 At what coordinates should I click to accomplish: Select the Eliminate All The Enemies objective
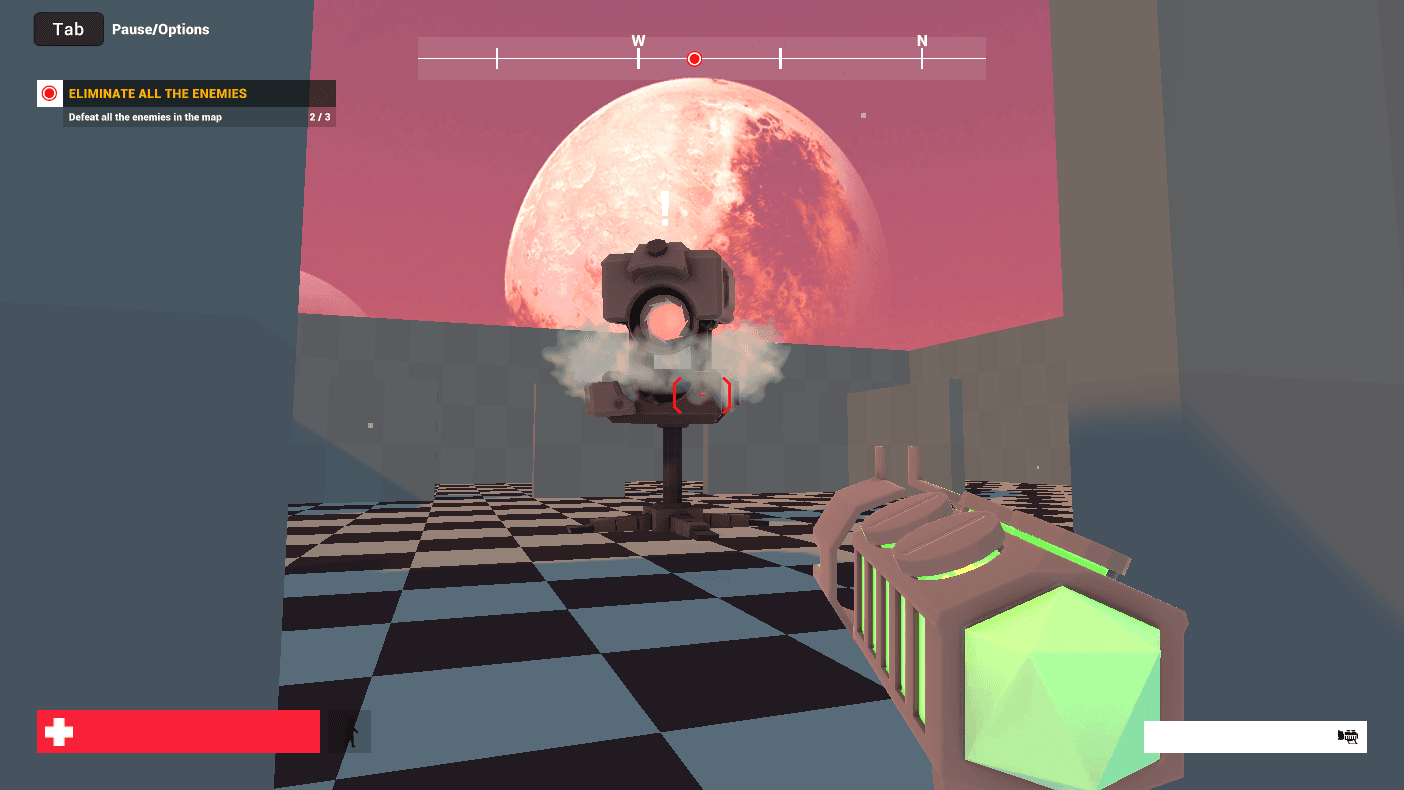[158, 94]
